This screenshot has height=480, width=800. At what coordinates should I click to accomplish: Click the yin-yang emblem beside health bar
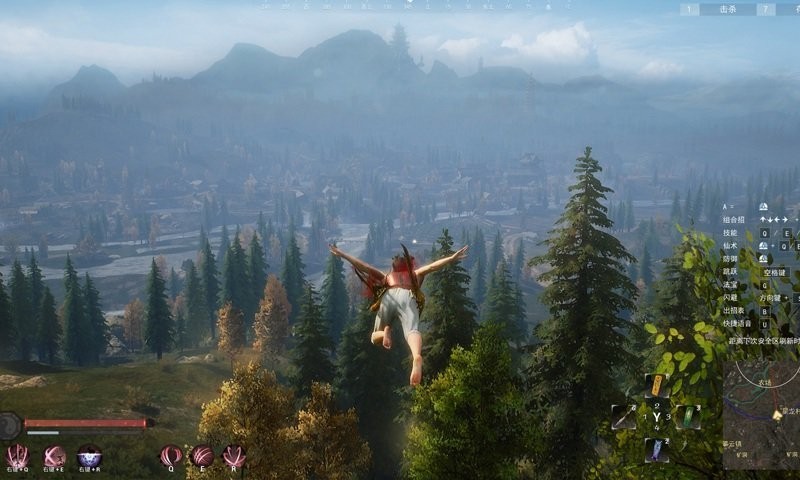pos(9,426)
